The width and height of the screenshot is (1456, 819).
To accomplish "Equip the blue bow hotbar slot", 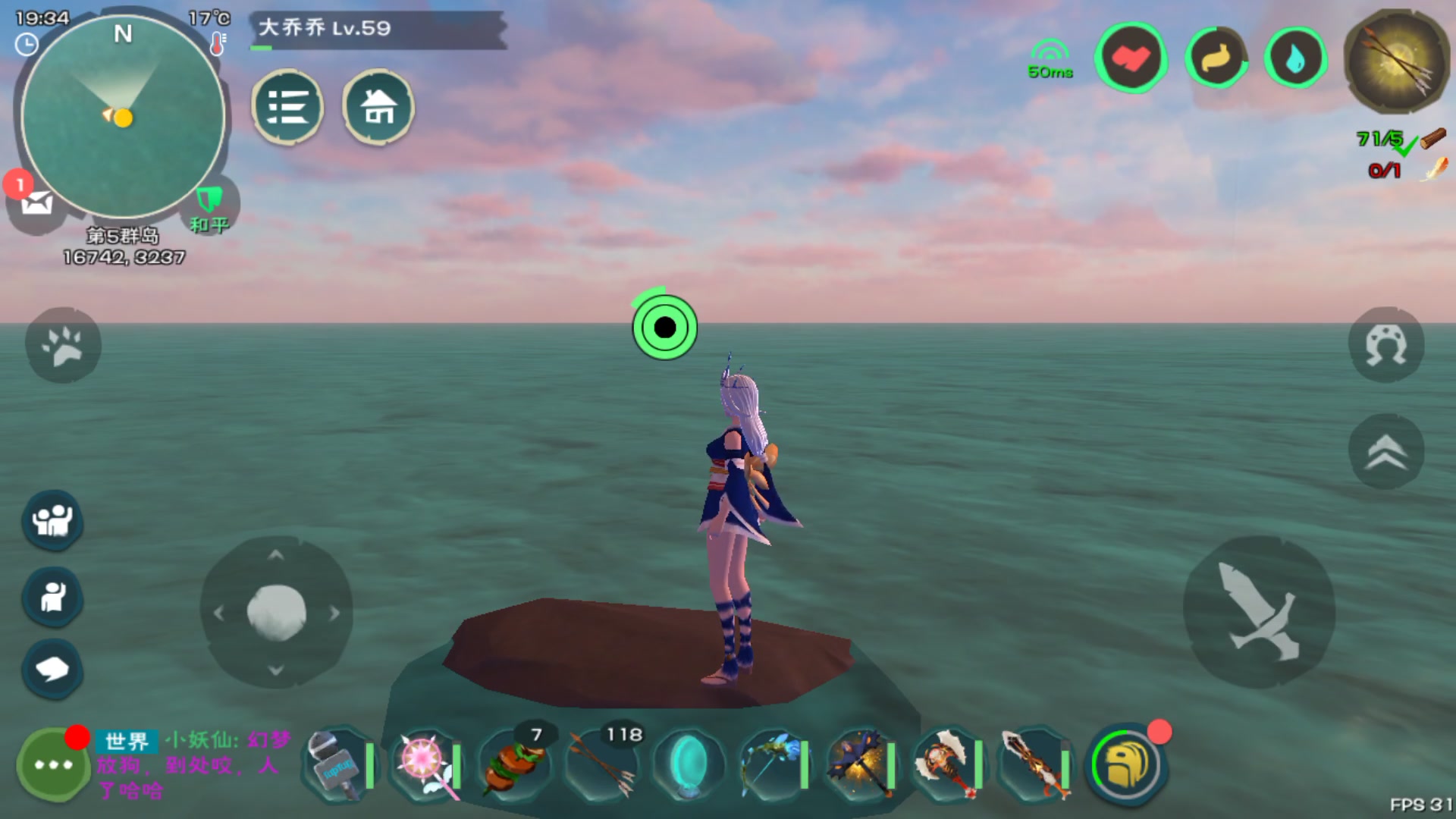I will pos(775,764).
